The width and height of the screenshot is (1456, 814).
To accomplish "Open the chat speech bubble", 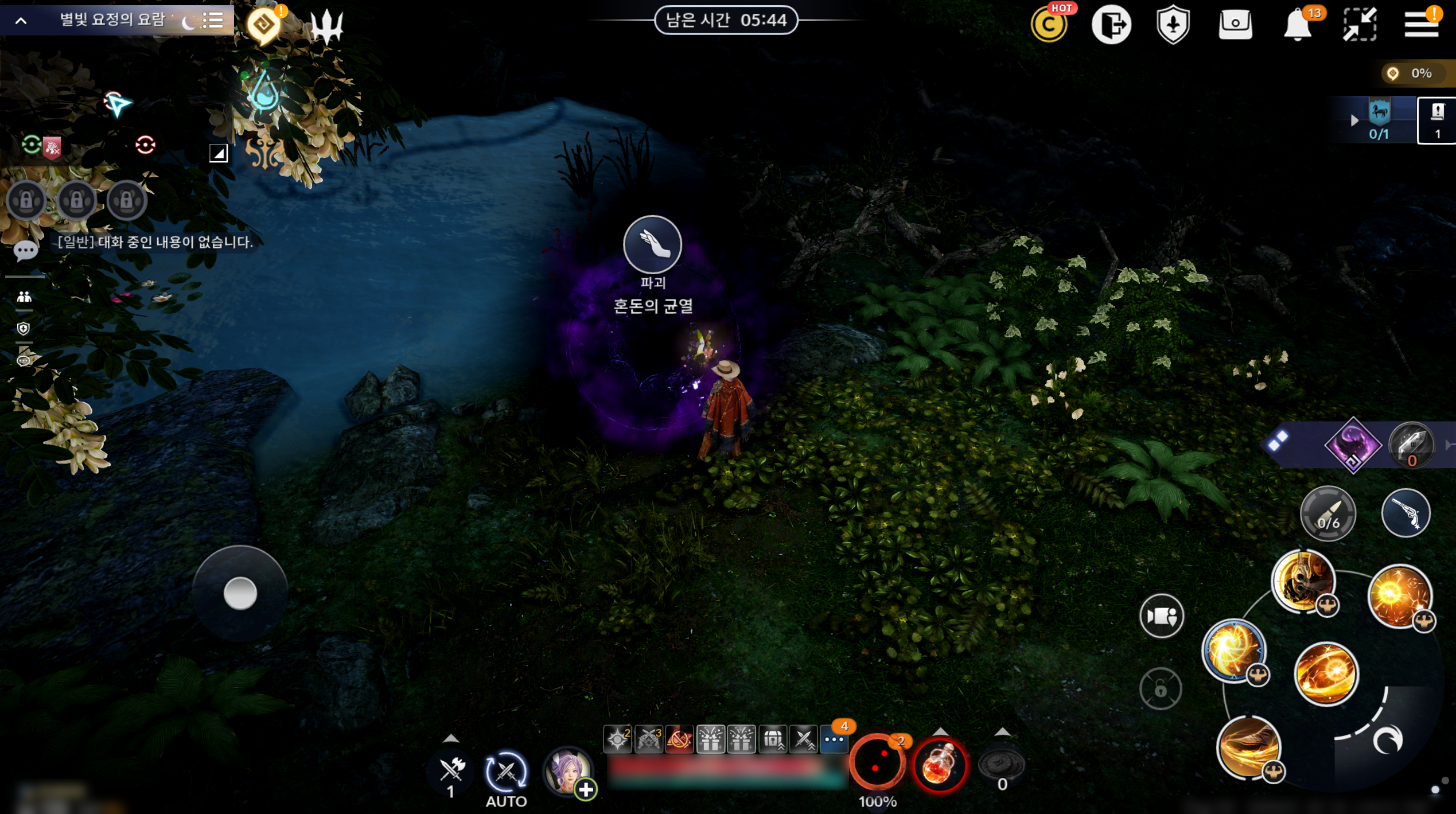I will click(x=25, y=251).
